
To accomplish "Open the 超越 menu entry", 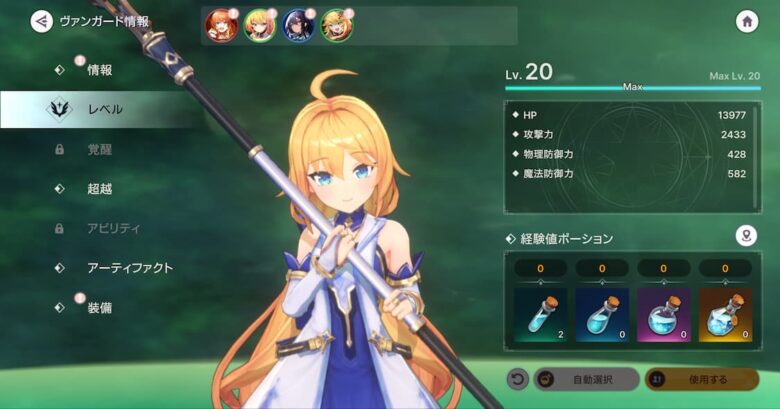I will [99, 188].
